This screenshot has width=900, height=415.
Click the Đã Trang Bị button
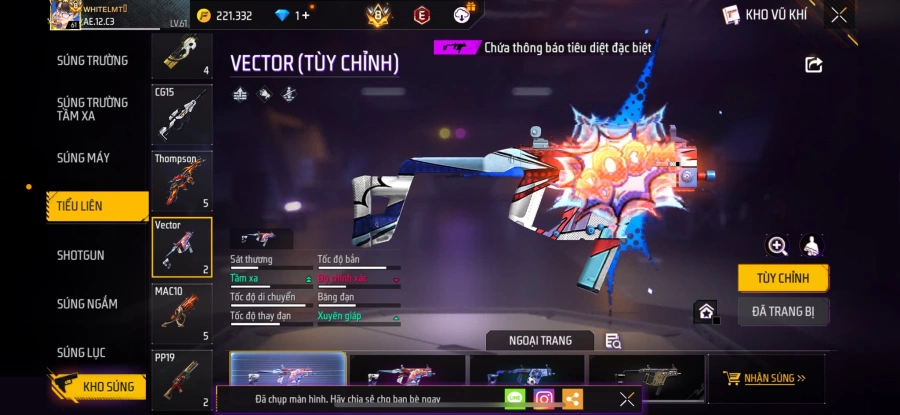pyautogui.click(x=782, y=311)
